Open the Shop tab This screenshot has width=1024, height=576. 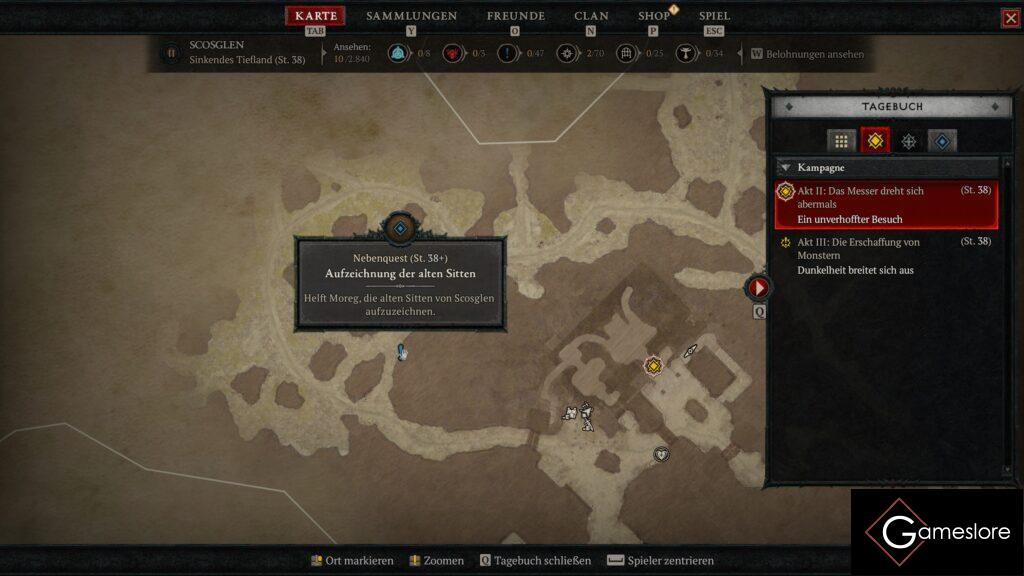[654, 16]
